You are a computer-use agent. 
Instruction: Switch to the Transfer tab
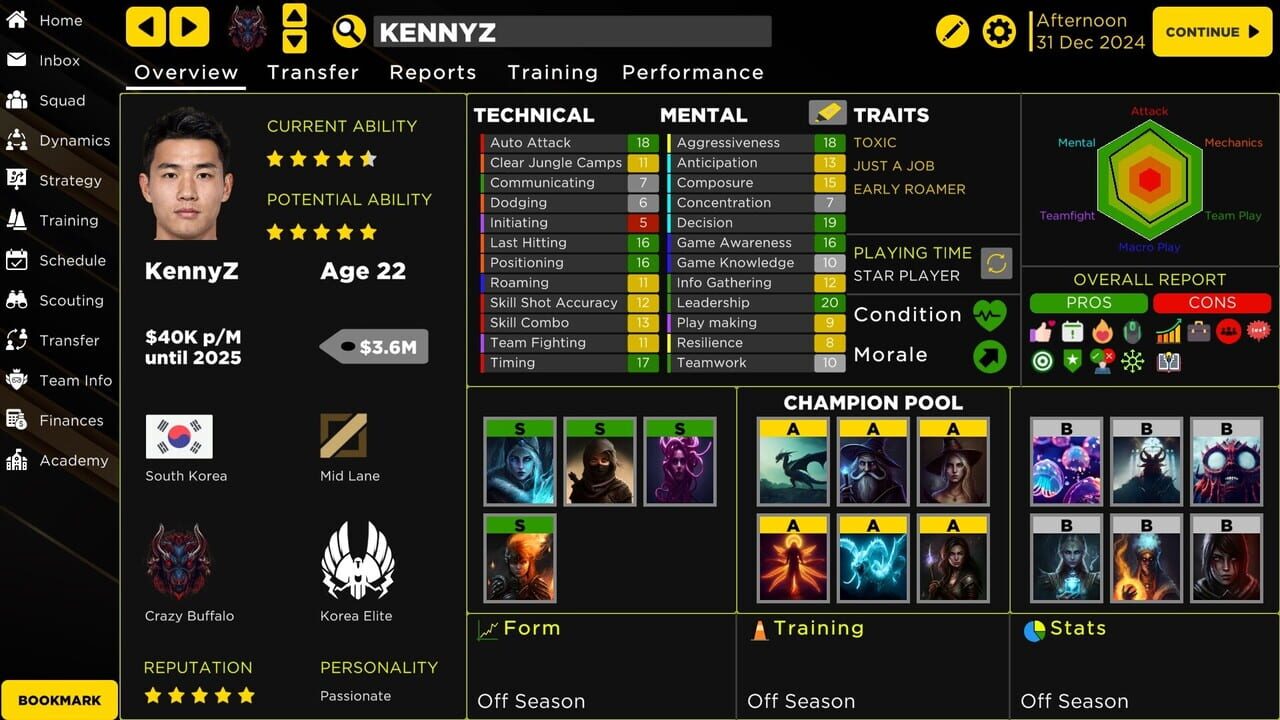(x=313, y=72)
